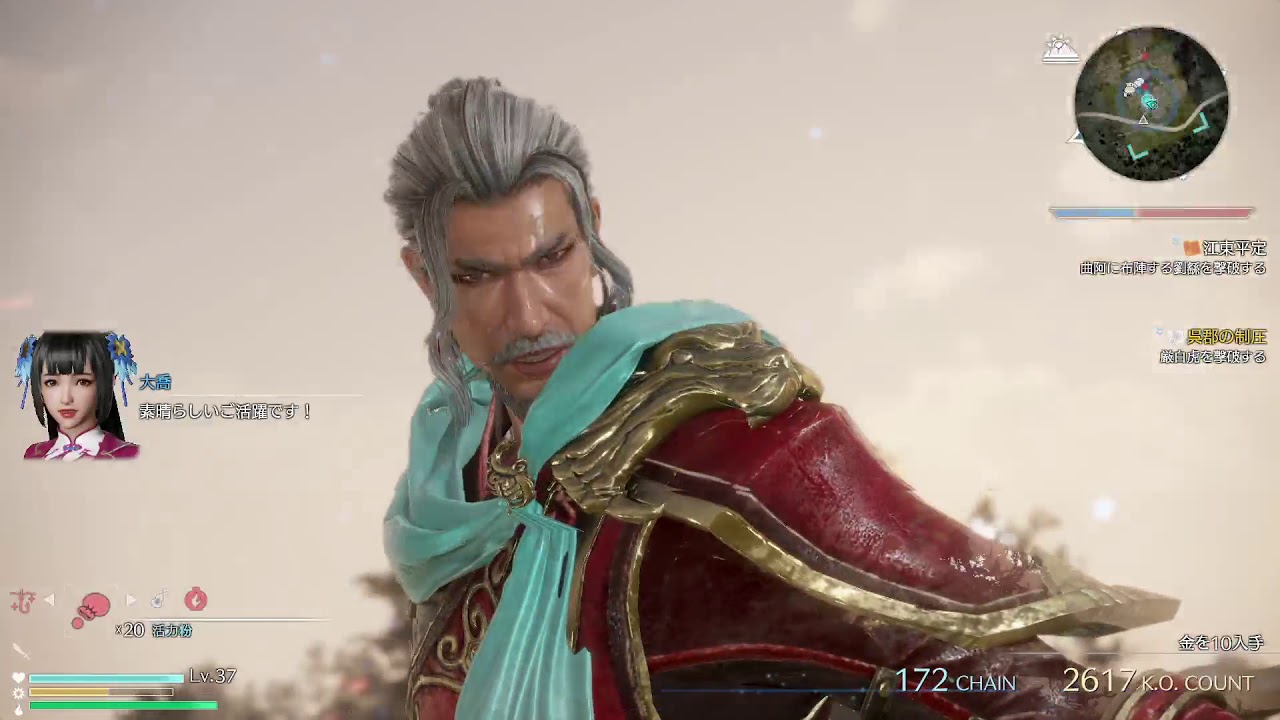Click the blue-red force balance bar

1150,211
